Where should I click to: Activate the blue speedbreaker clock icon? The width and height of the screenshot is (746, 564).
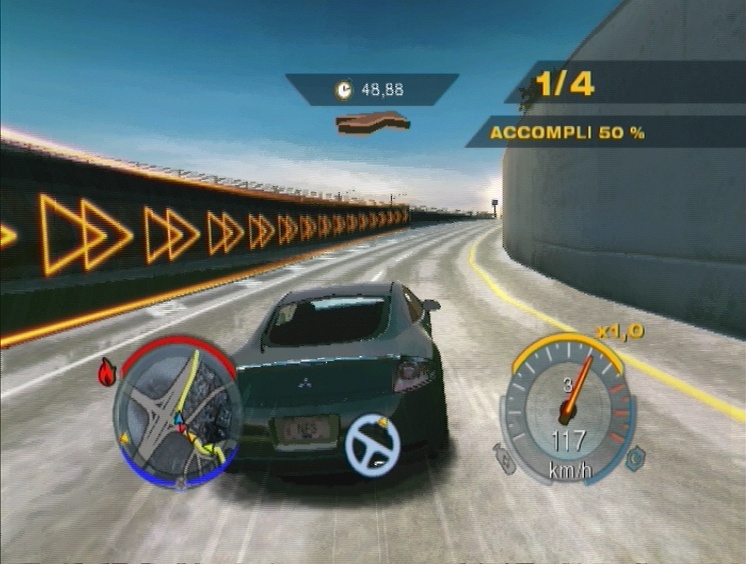[632, 462]
